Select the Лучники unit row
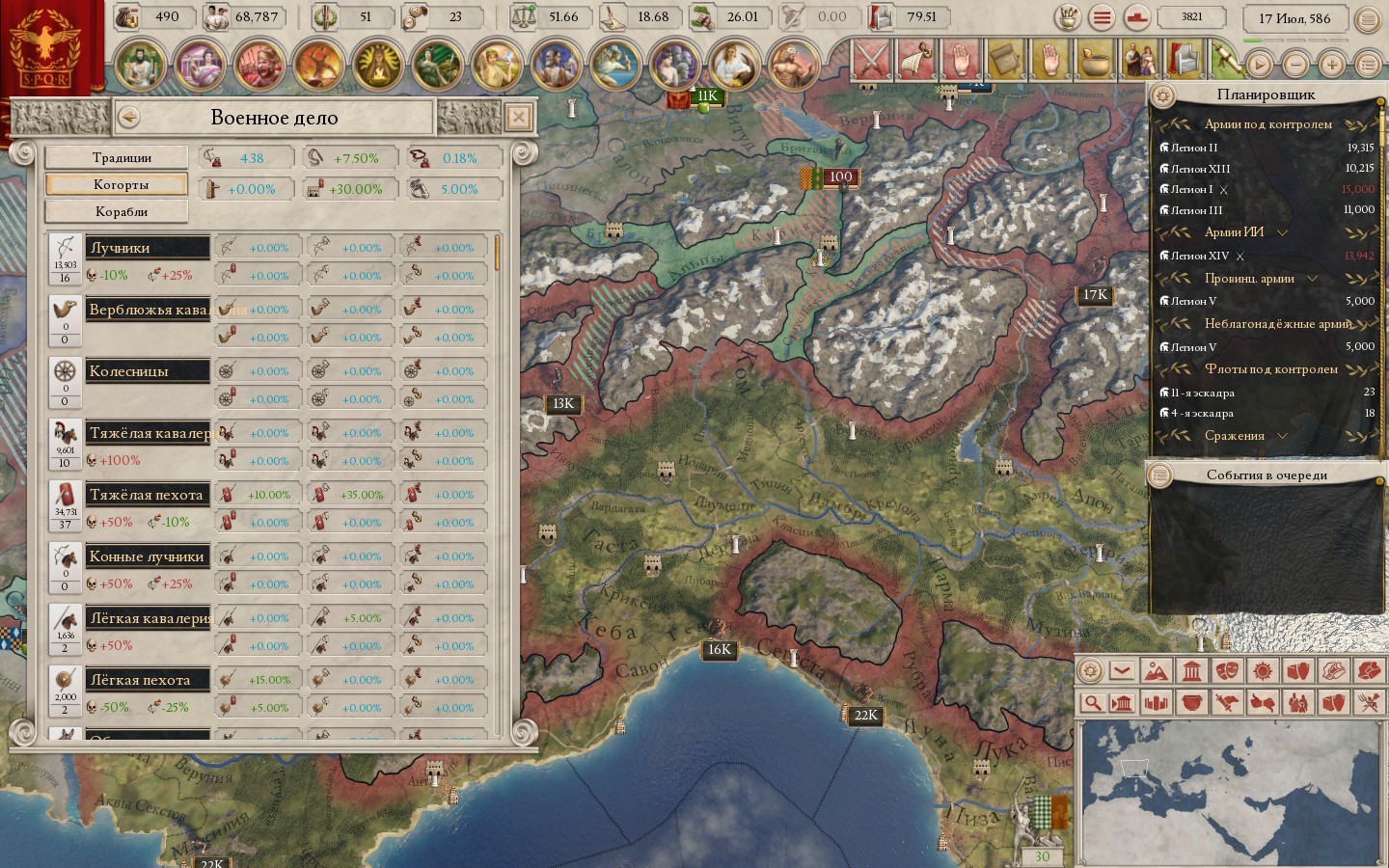Image resolution: width=1389 pixels, height=868 pixels. 147,248
